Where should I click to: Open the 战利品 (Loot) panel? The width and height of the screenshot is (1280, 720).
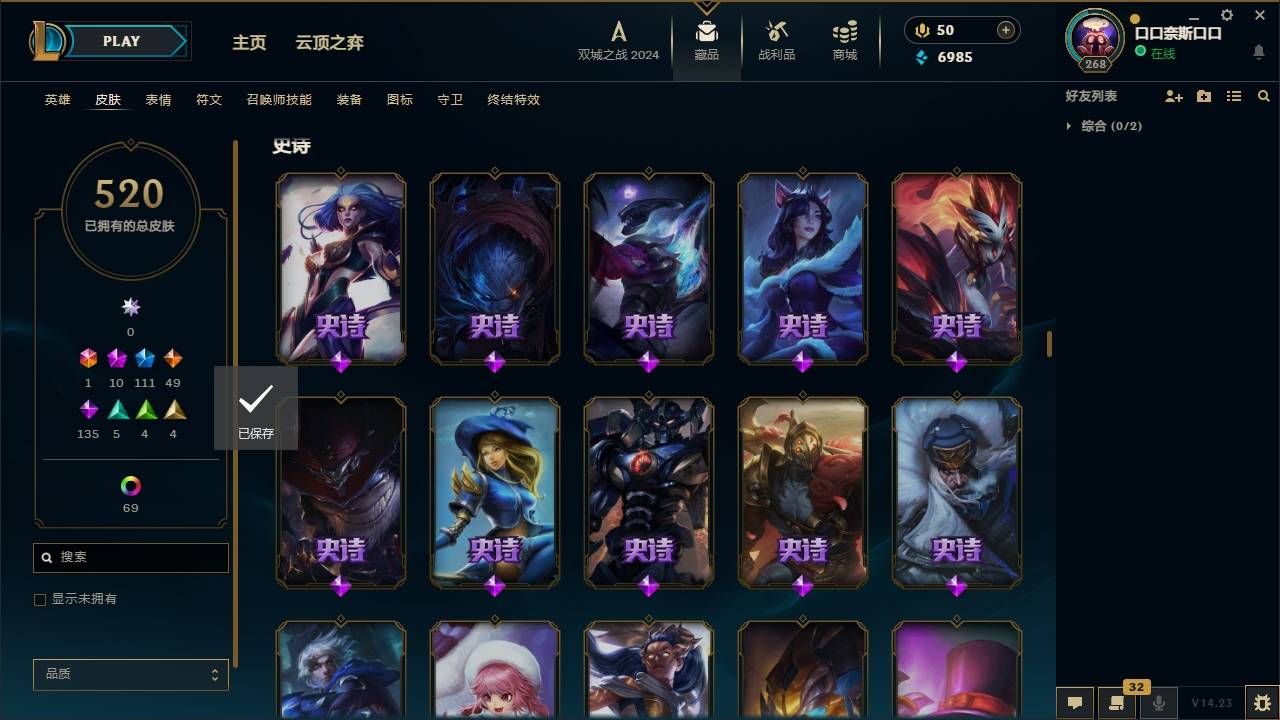click(776, 40)
